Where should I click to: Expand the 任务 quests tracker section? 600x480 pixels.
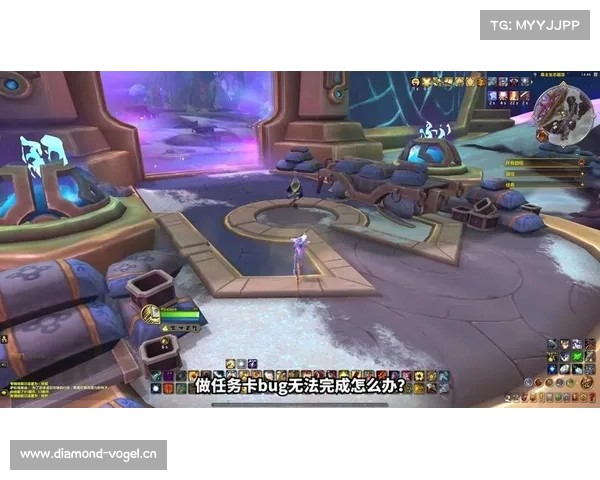[x=583, y=184]
